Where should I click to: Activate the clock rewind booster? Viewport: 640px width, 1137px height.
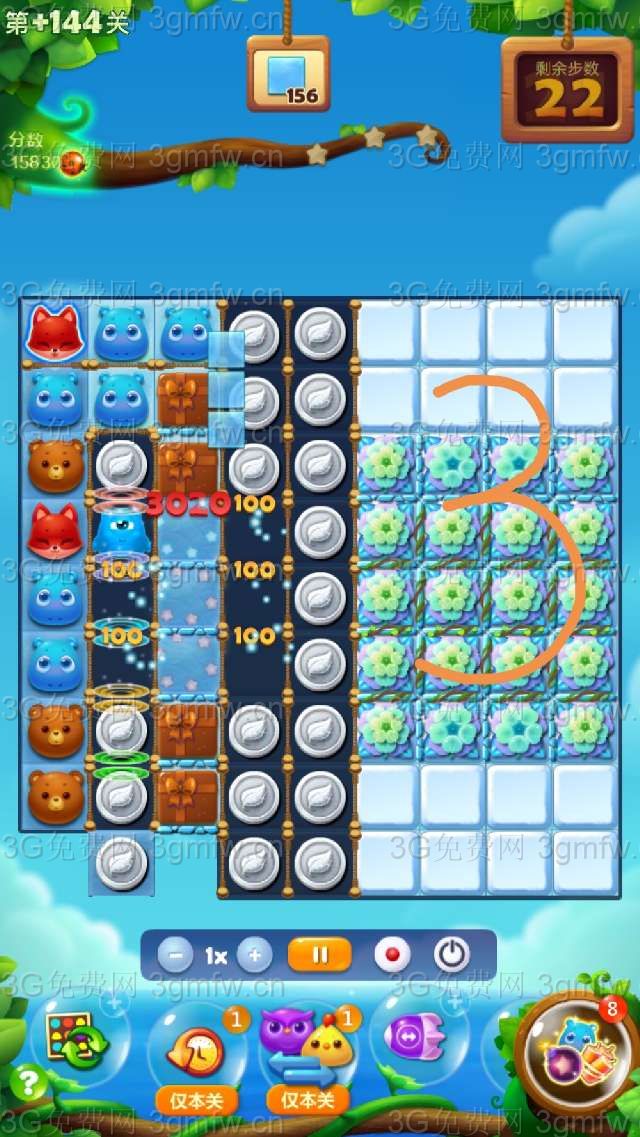[x=196, y=1045]
